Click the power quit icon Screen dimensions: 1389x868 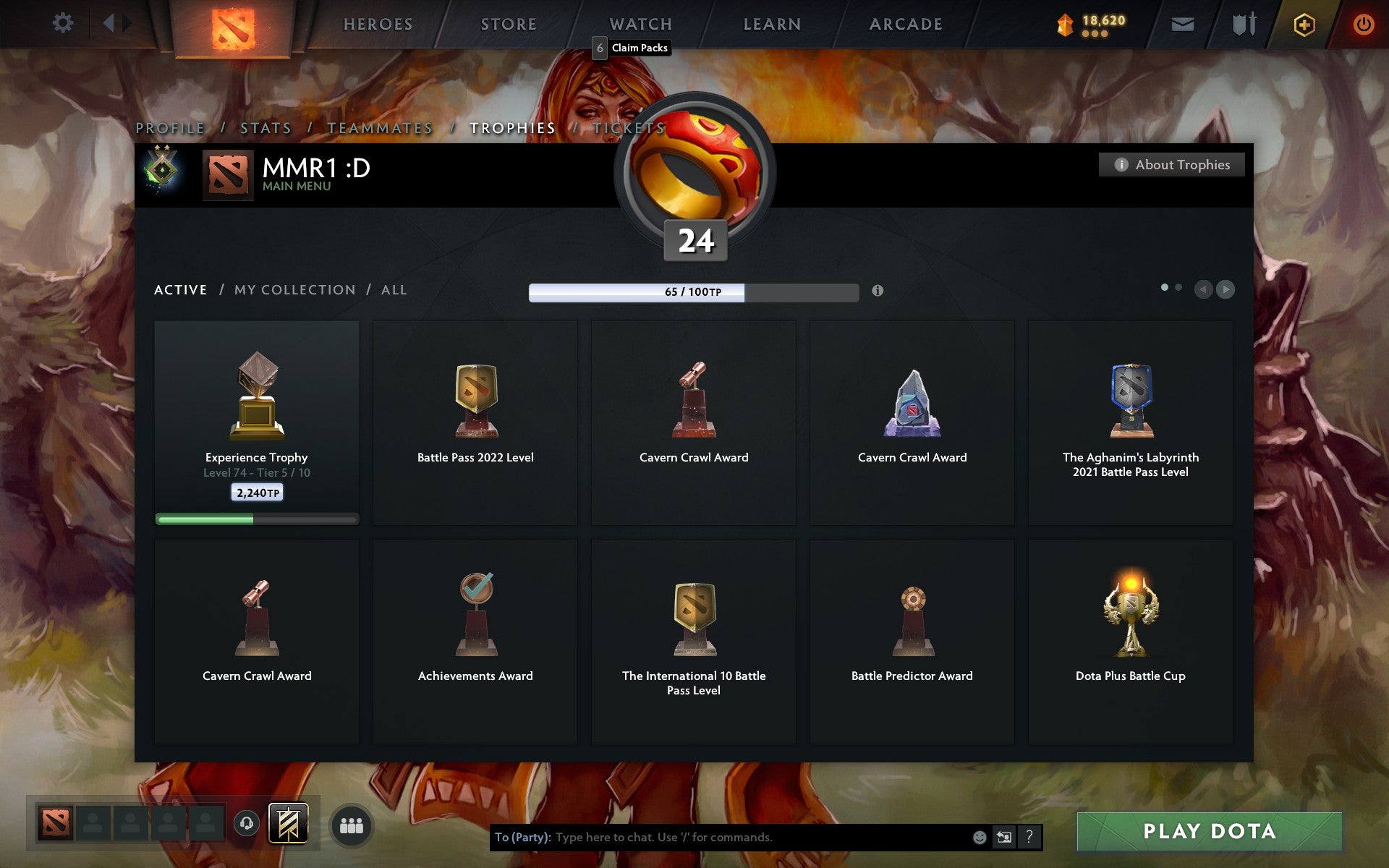click(x=1363, y=24)
